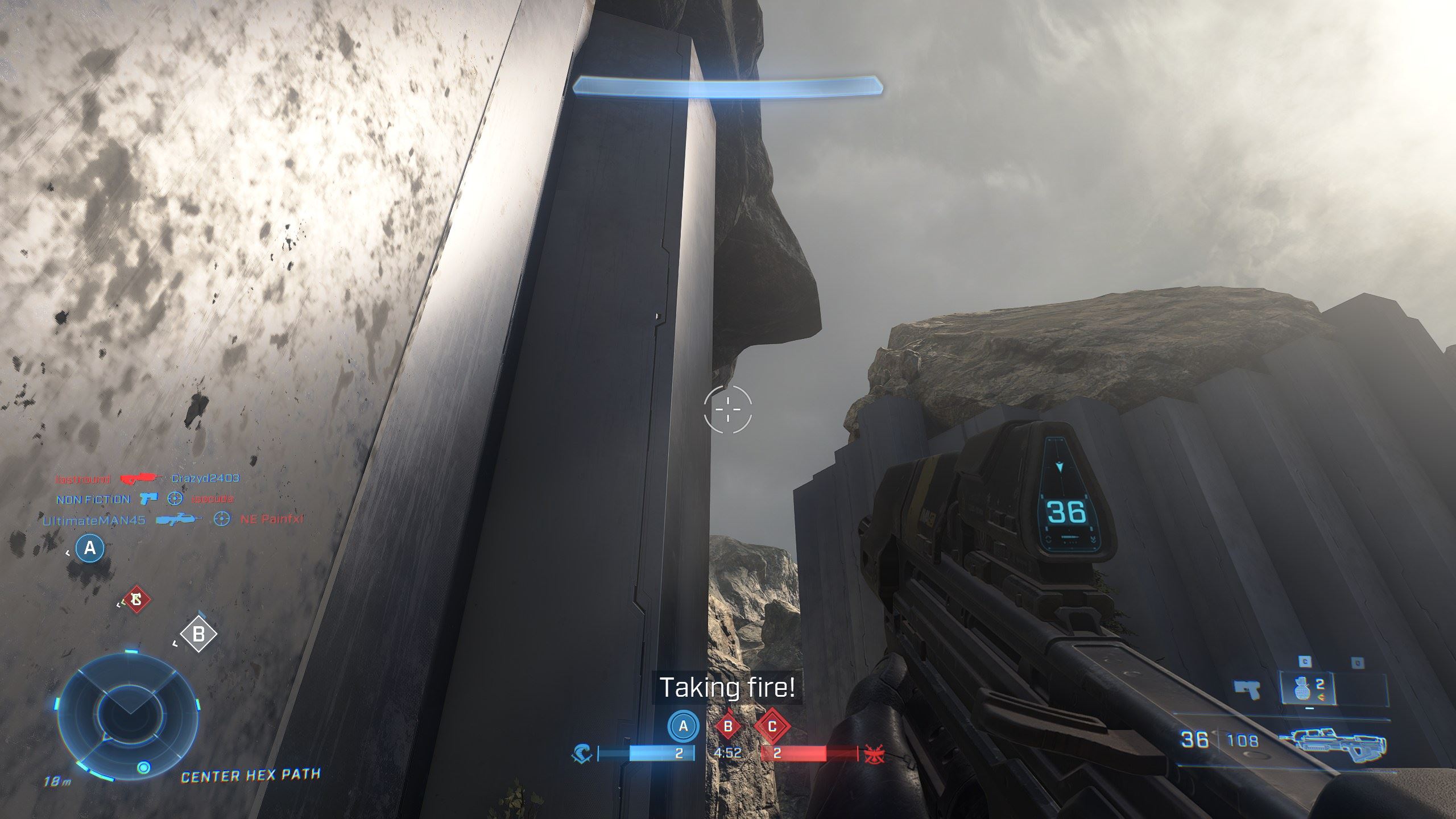Select the UltimateMAN45 kill feed entry
1456x819 pixels.
click(x=94, y=520)
